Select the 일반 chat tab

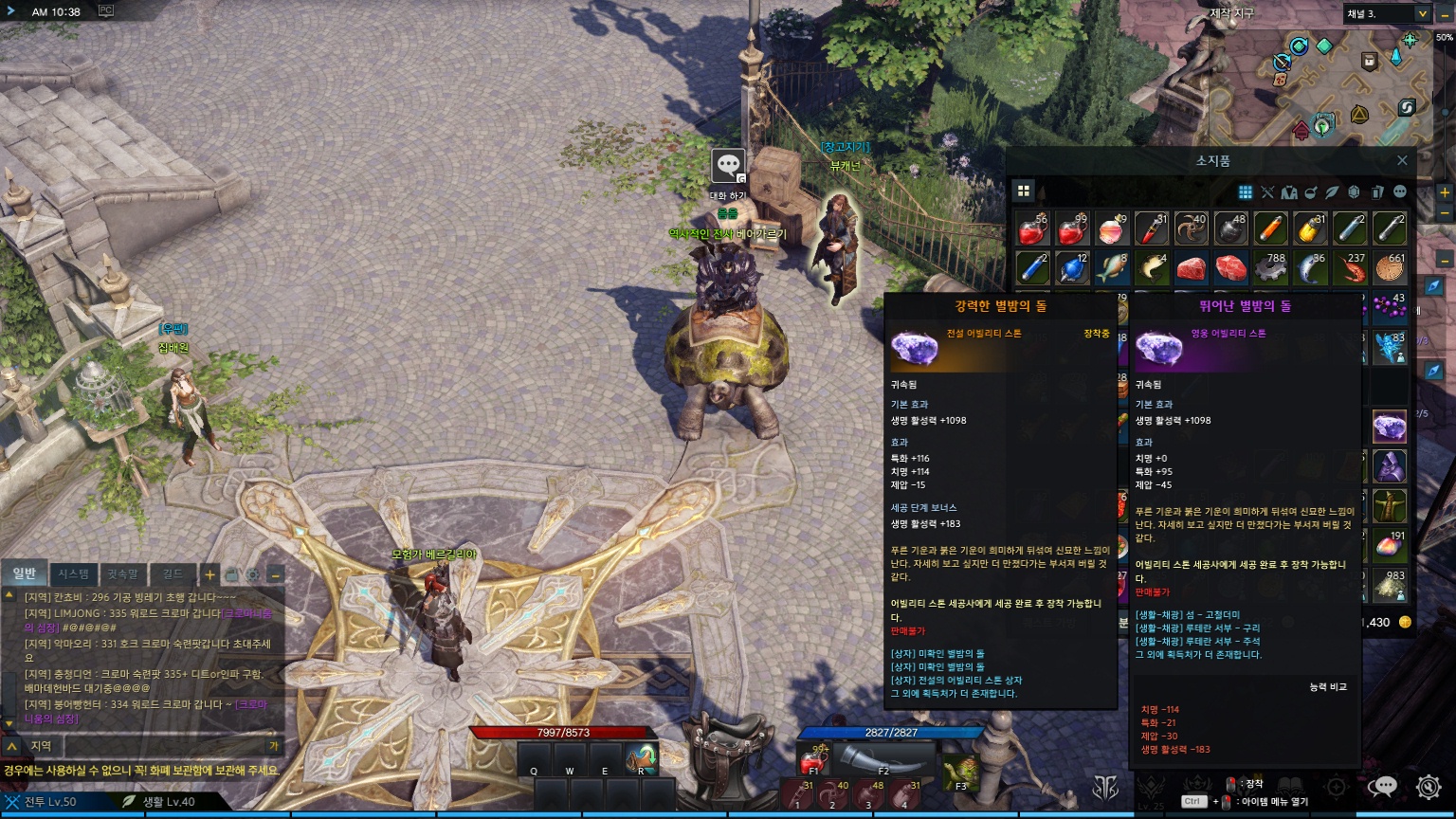(x=24, y=574)
